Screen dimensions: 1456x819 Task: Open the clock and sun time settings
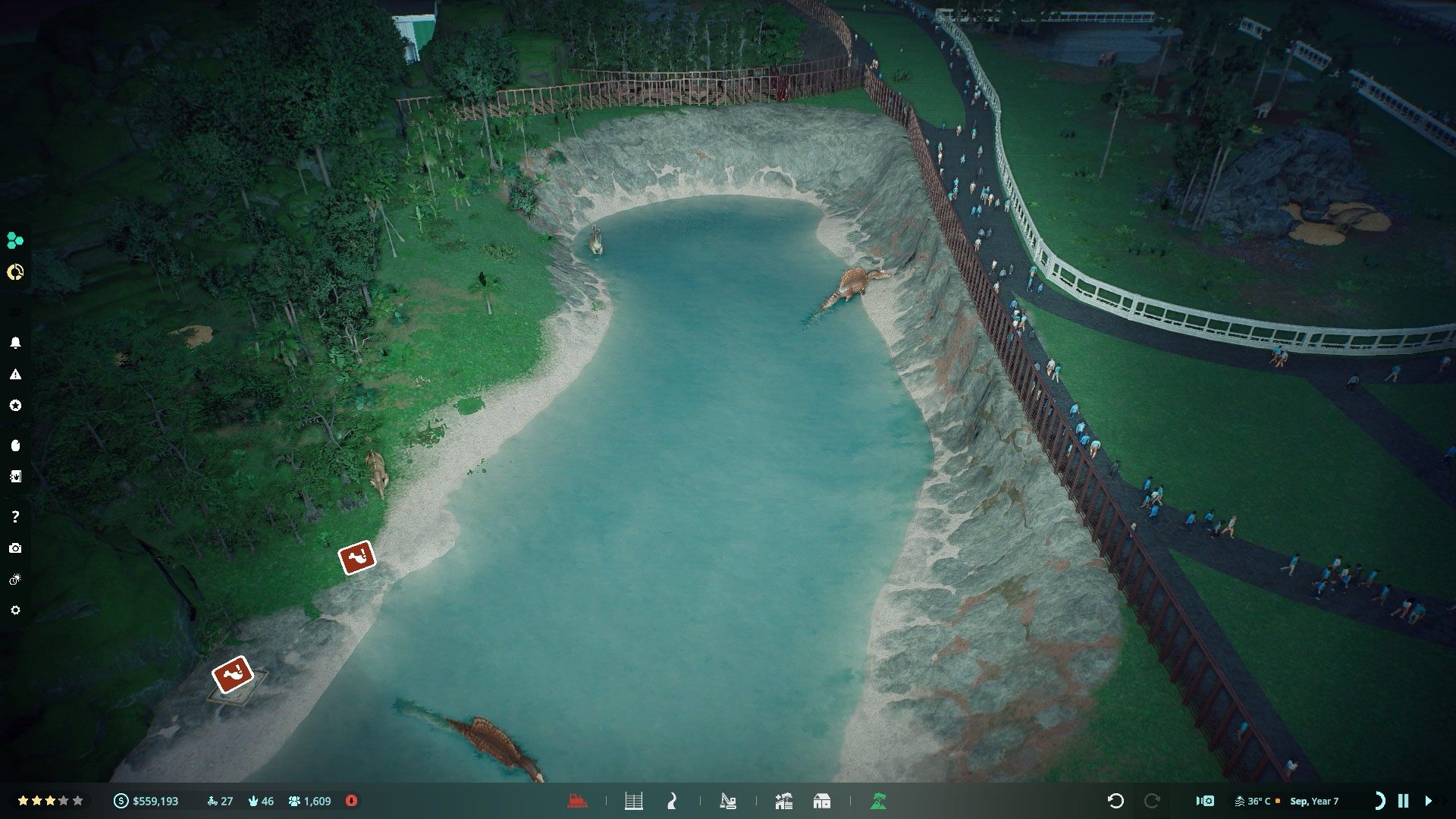tap(15, 580)
